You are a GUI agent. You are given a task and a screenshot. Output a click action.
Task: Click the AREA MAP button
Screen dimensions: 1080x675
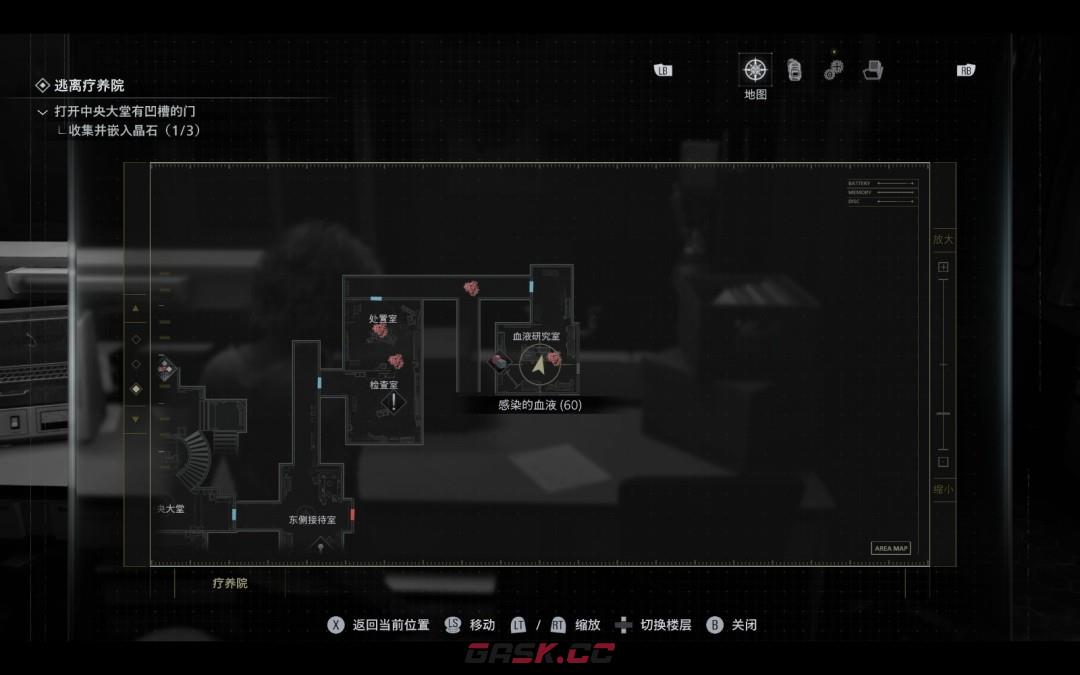click(890, 548)
